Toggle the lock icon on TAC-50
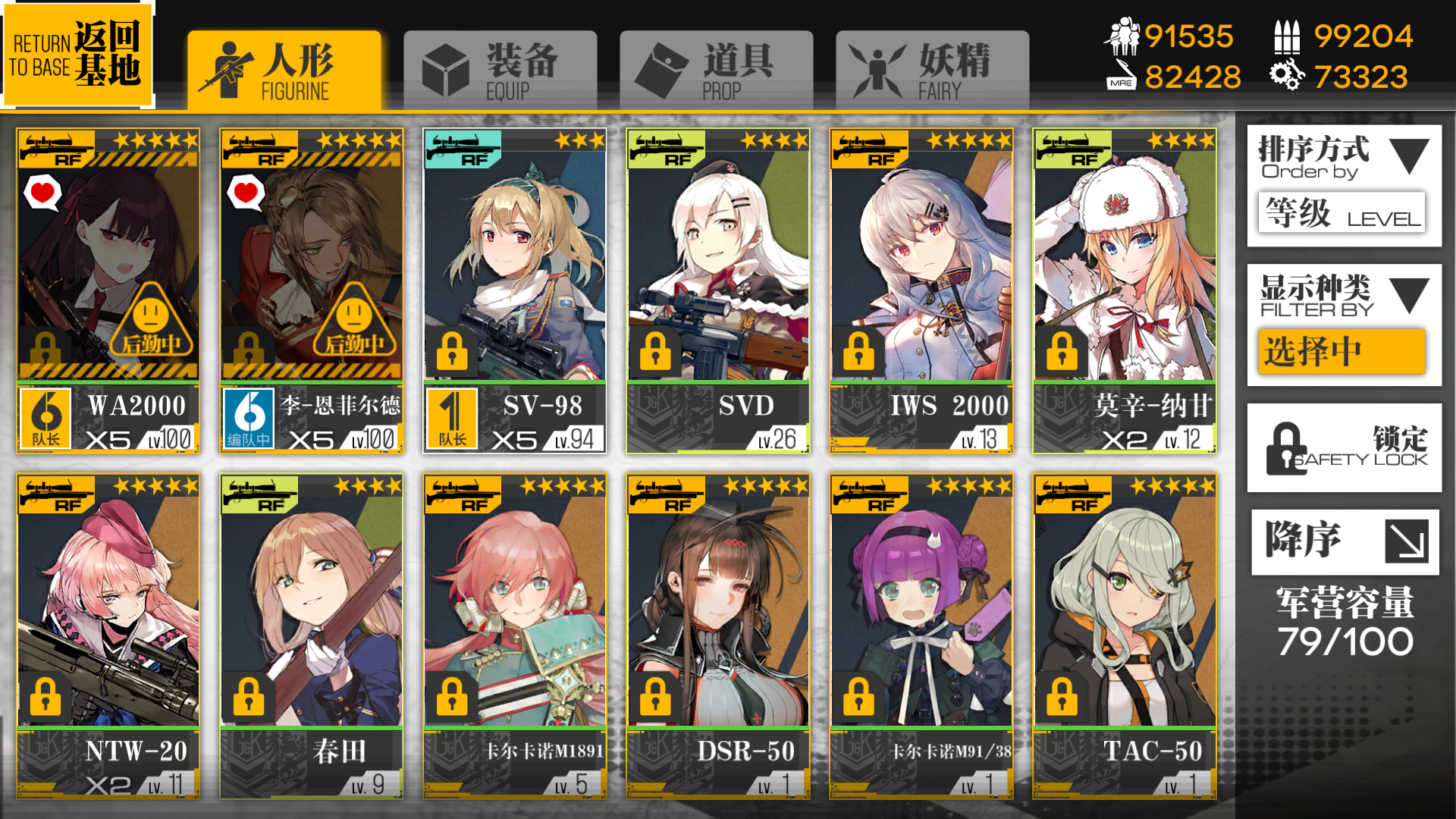 [x=1063, y=697]
